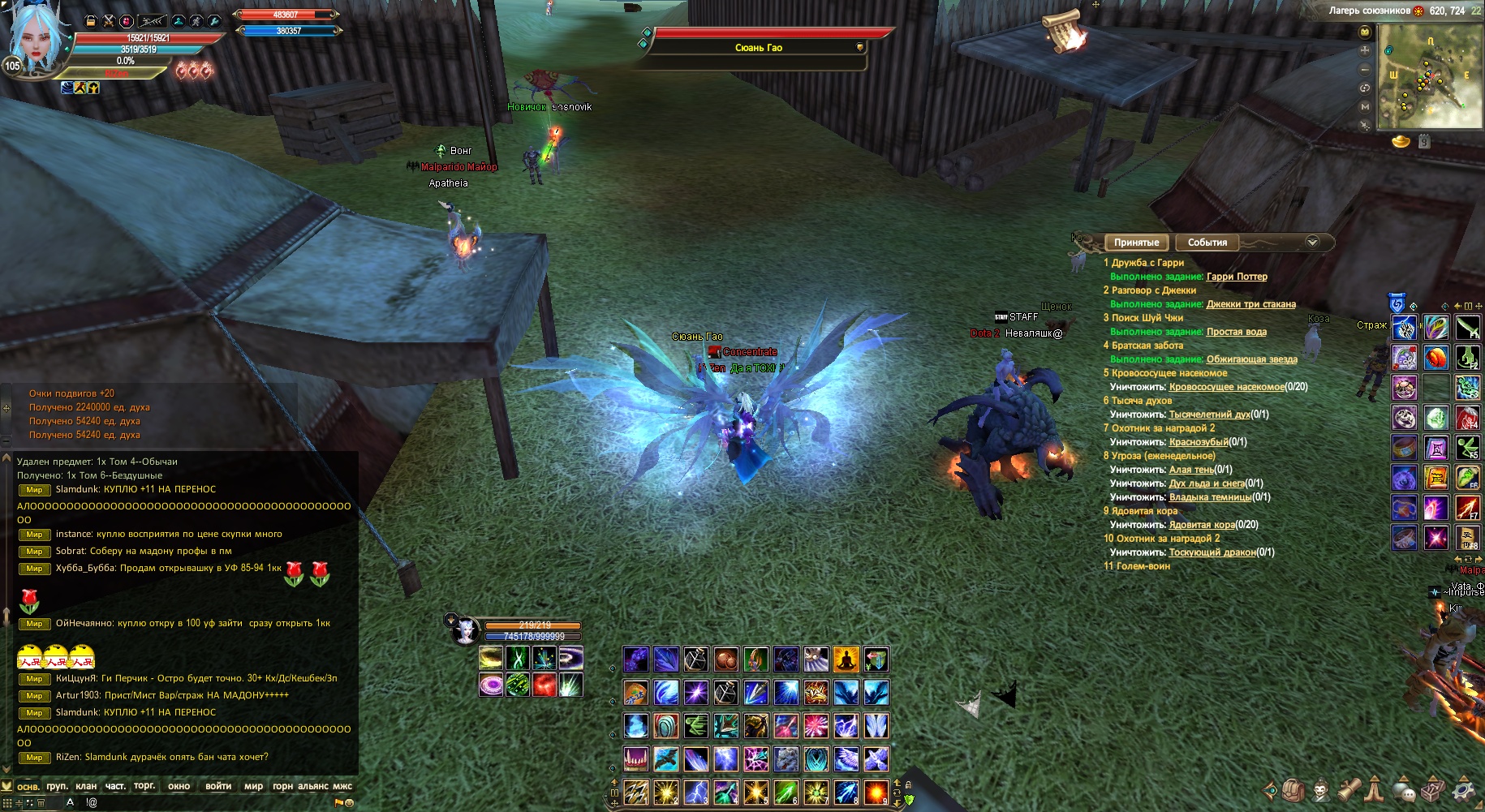Switch chat to the клан channel

point(86,786)
